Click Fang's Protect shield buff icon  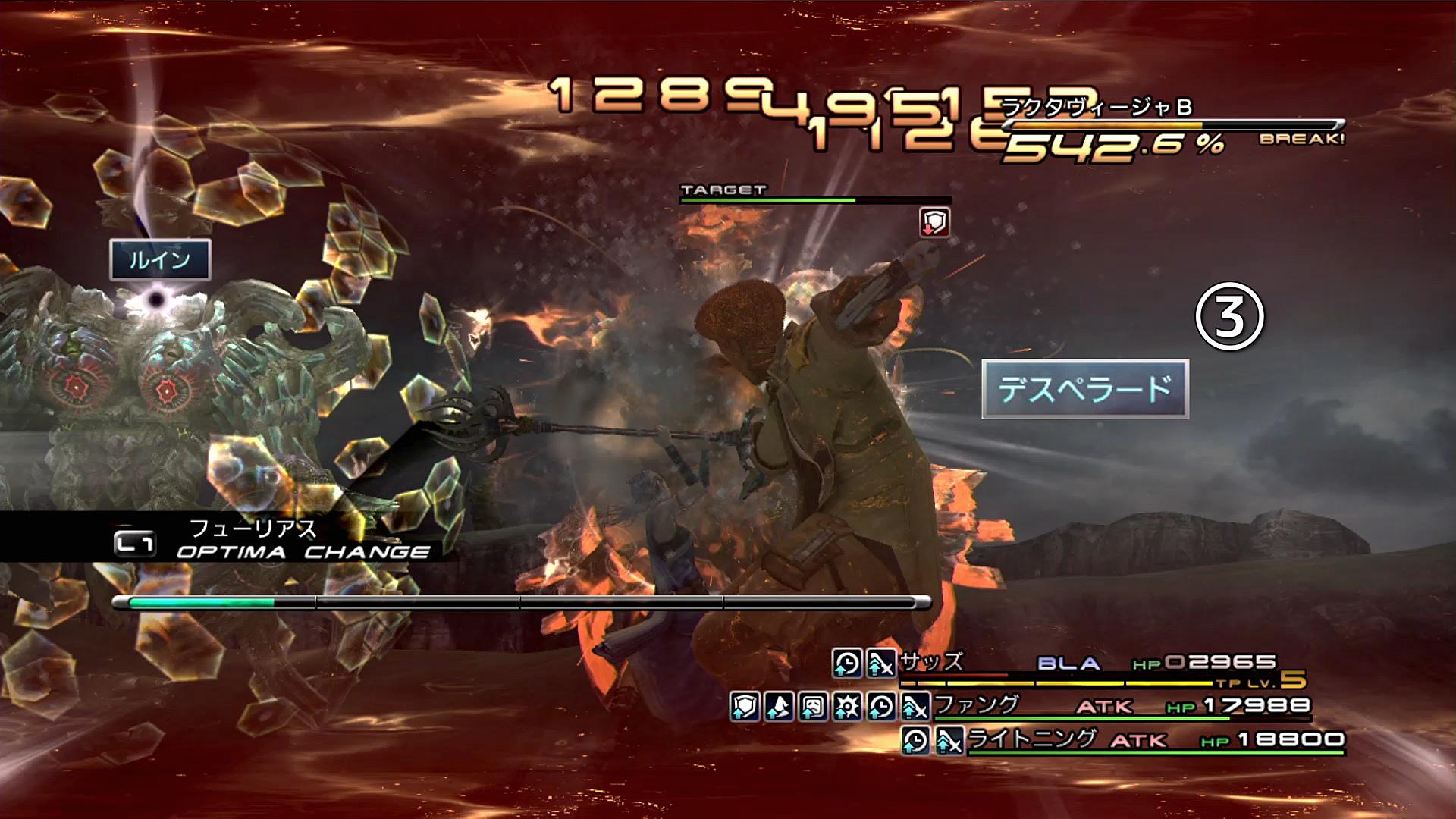[745, 707]
